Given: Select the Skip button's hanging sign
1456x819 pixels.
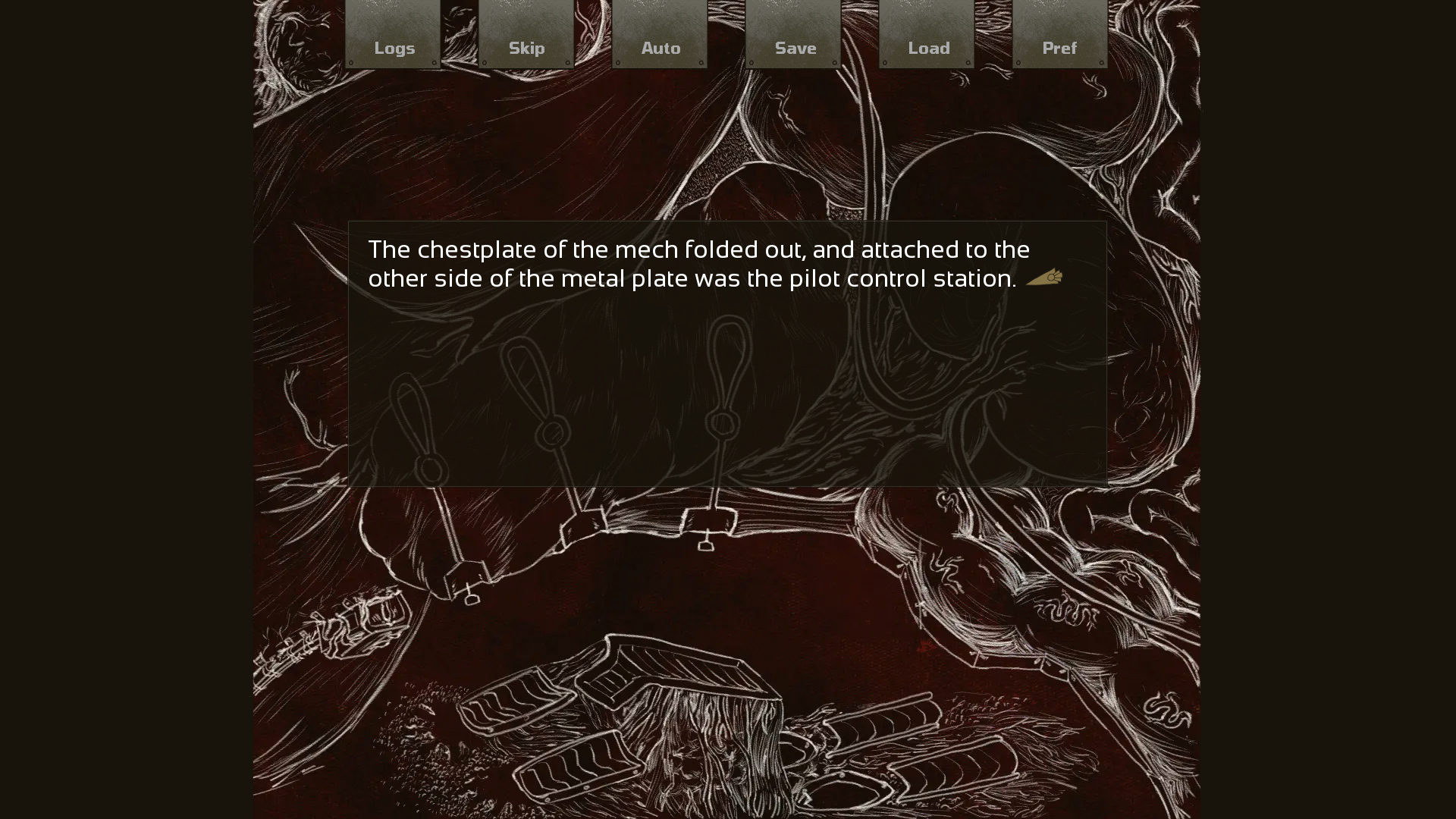Looking at the screenshot, I should click(x=526, y=34).
